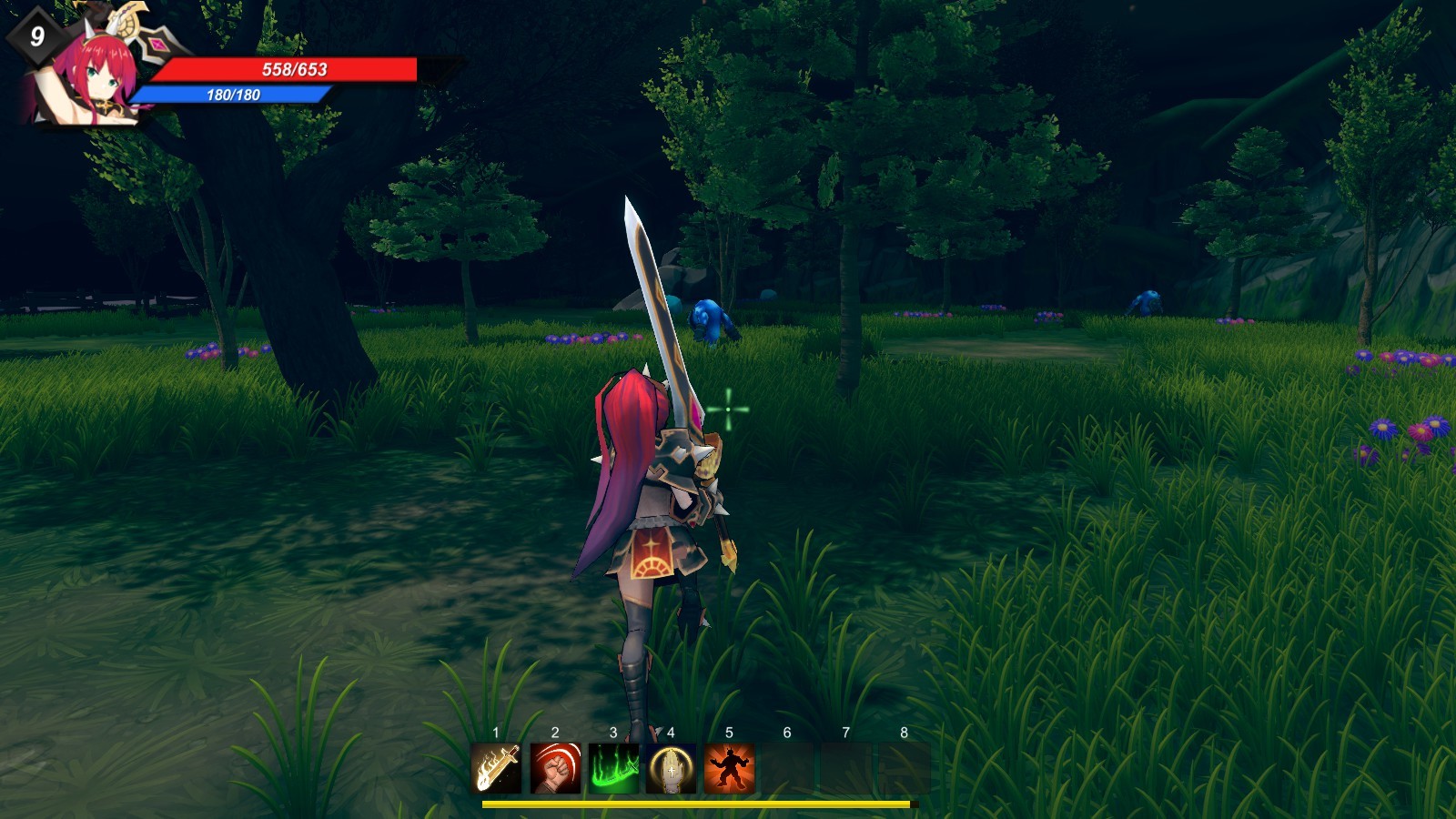The image size is (1456, 819).
Task: Activate the berserker transformation skill in slot 5
Action: tap(727, 769)
